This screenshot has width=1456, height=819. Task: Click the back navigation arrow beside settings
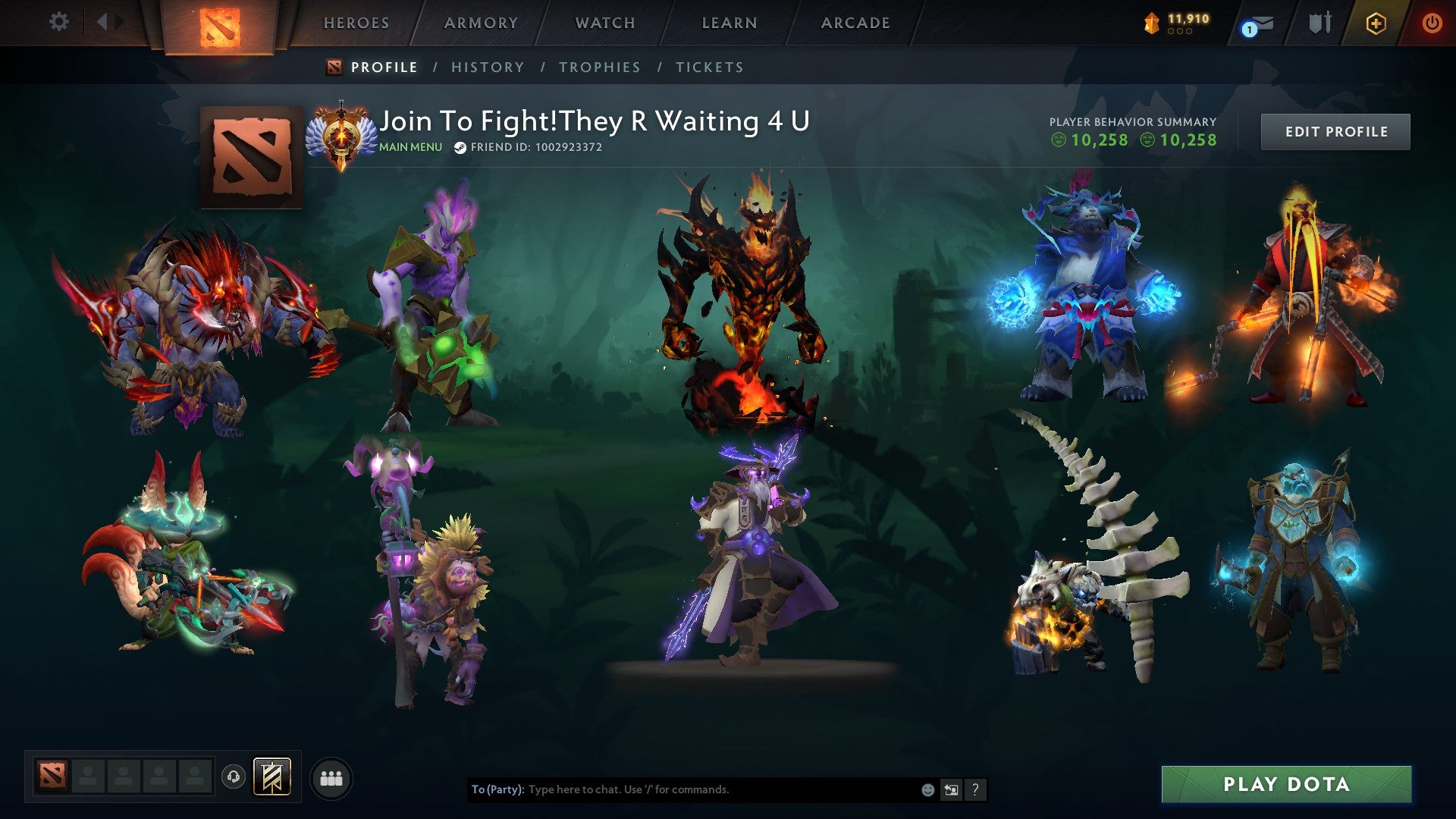click(x=104, y=21)
